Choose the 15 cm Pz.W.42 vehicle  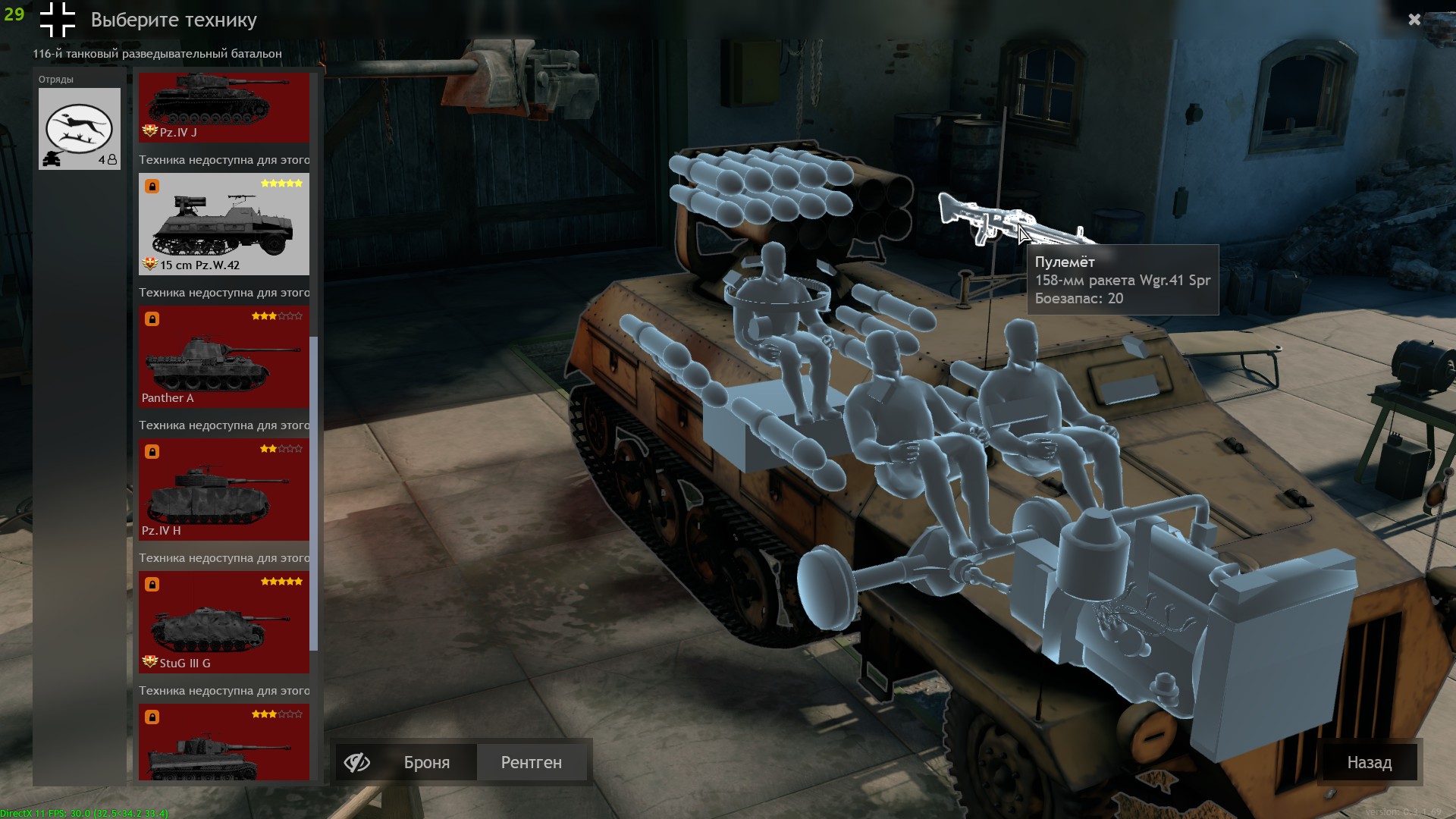point(224,224)
